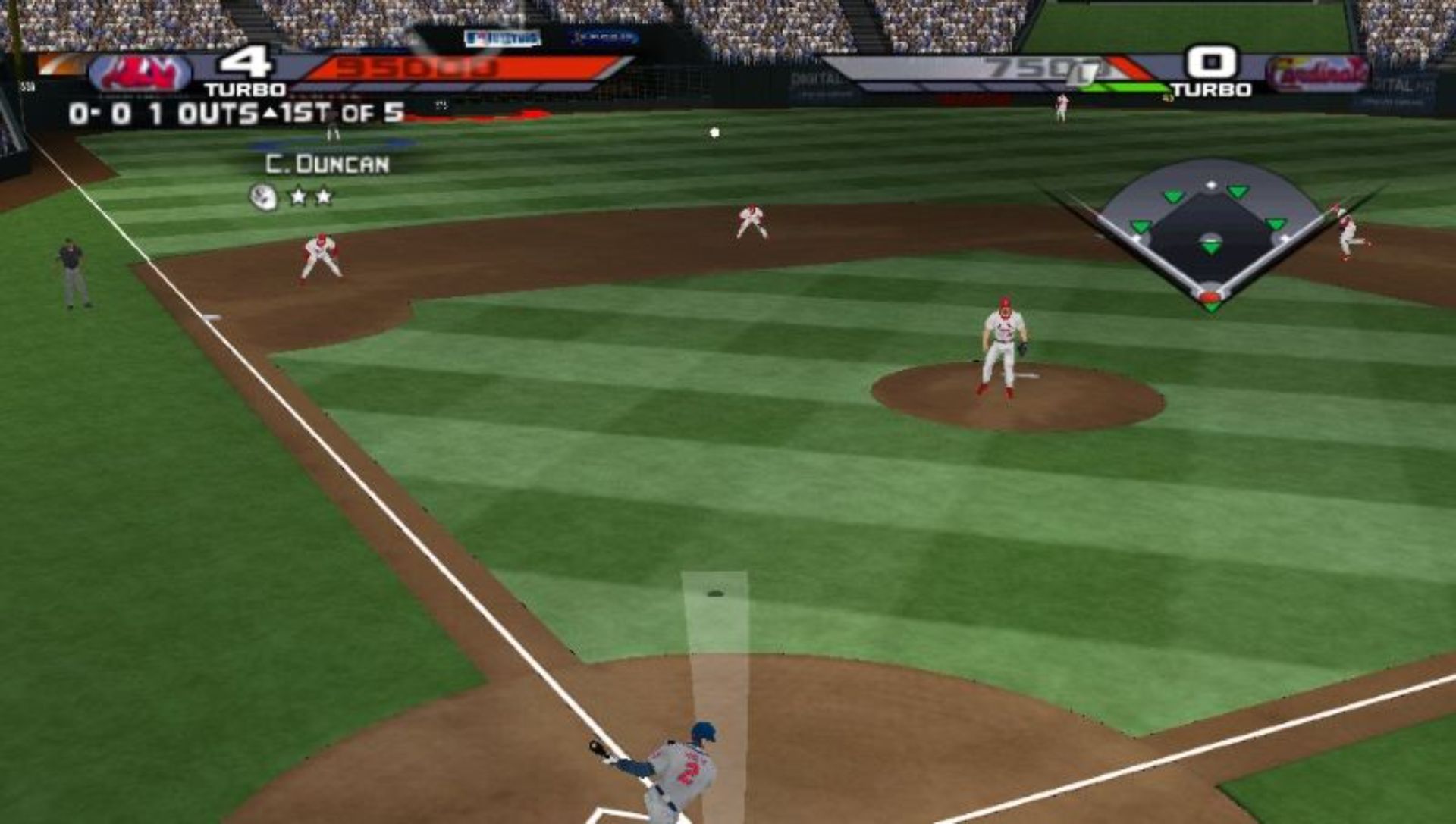Select the Cardinals team logo
This screenshot has width=1456, height=824.
pos(1317,74)
